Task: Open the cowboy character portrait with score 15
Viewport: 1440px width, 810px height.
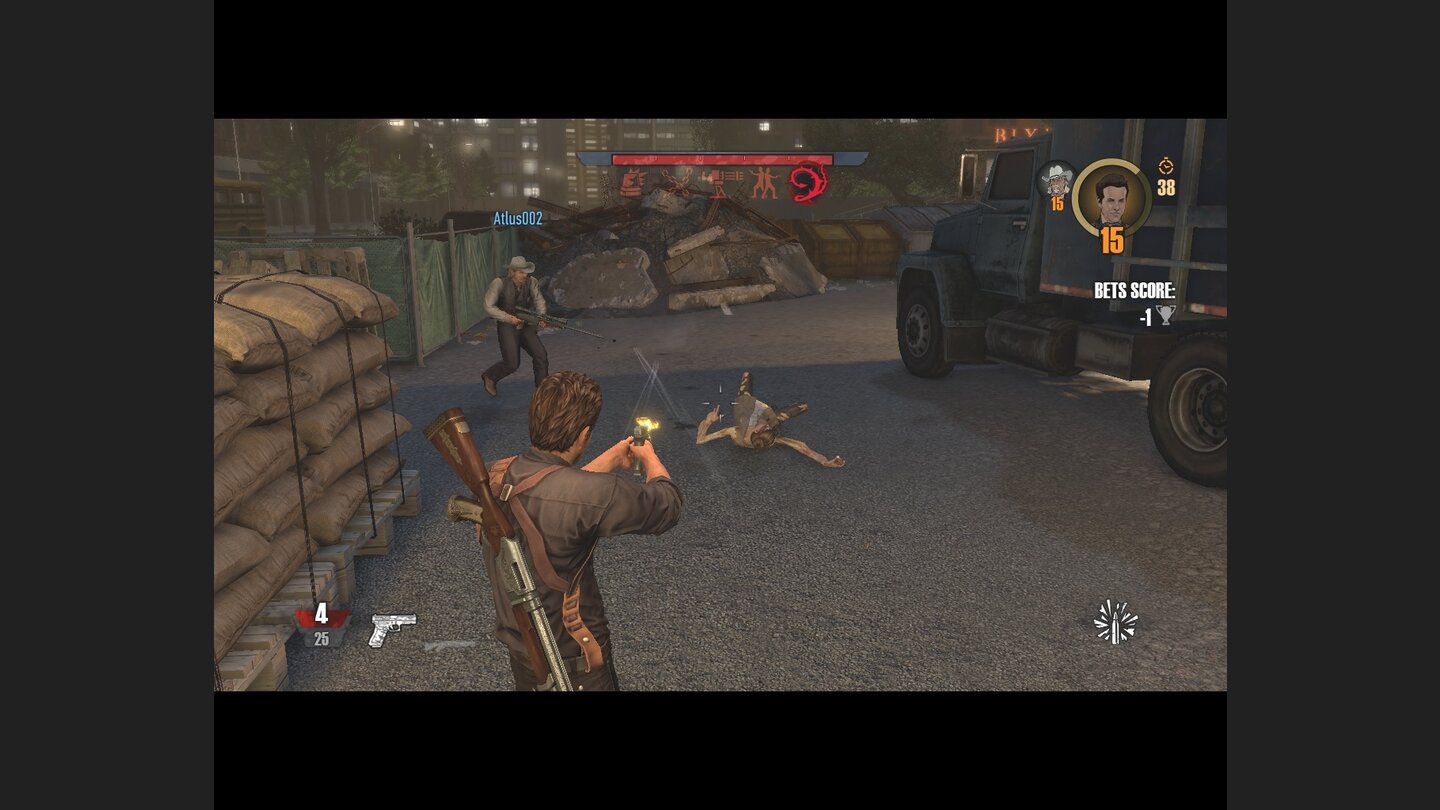Action: click(1056, 180)
